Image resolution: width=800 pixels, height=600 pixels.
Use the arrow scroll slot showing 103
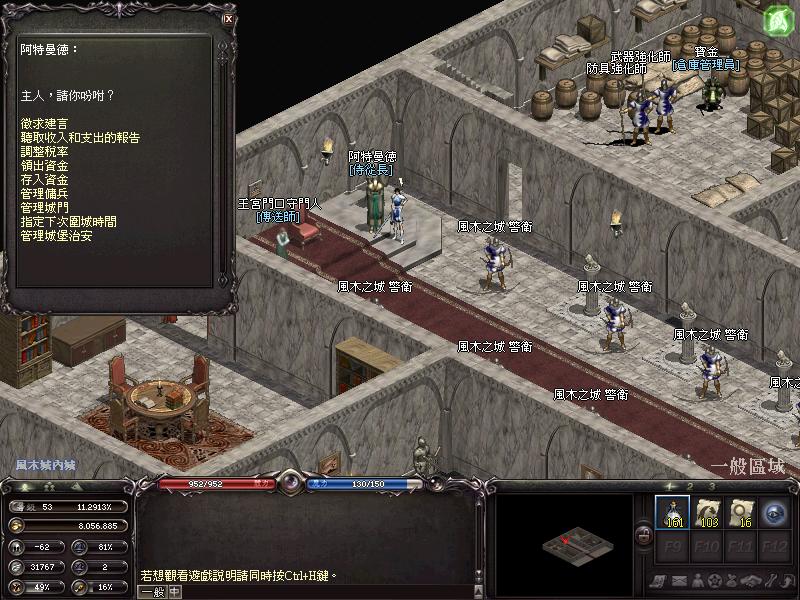click(708, 512)
